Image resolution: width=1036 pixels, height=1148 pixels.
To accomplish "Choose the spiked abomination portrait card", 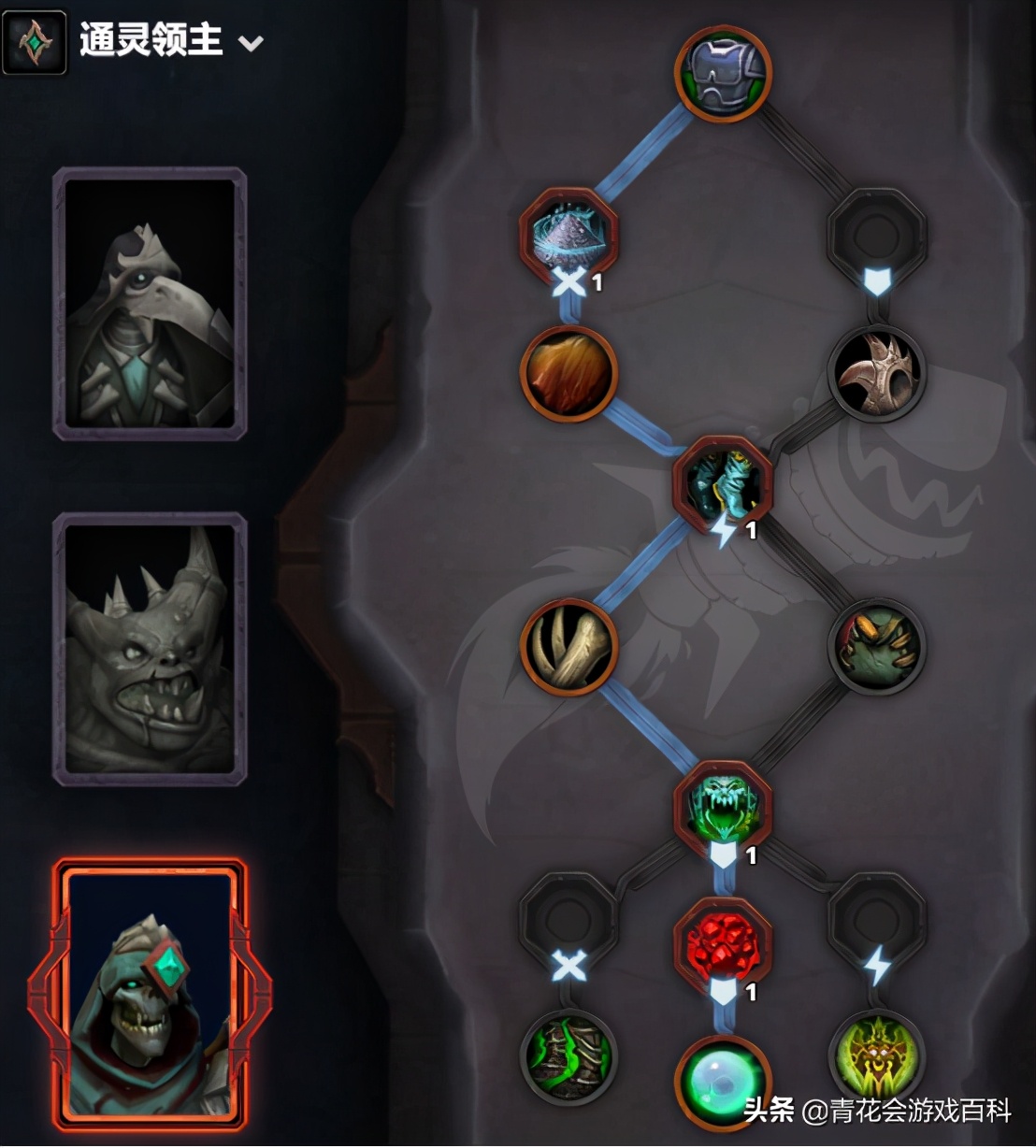I will pos(150,648).
